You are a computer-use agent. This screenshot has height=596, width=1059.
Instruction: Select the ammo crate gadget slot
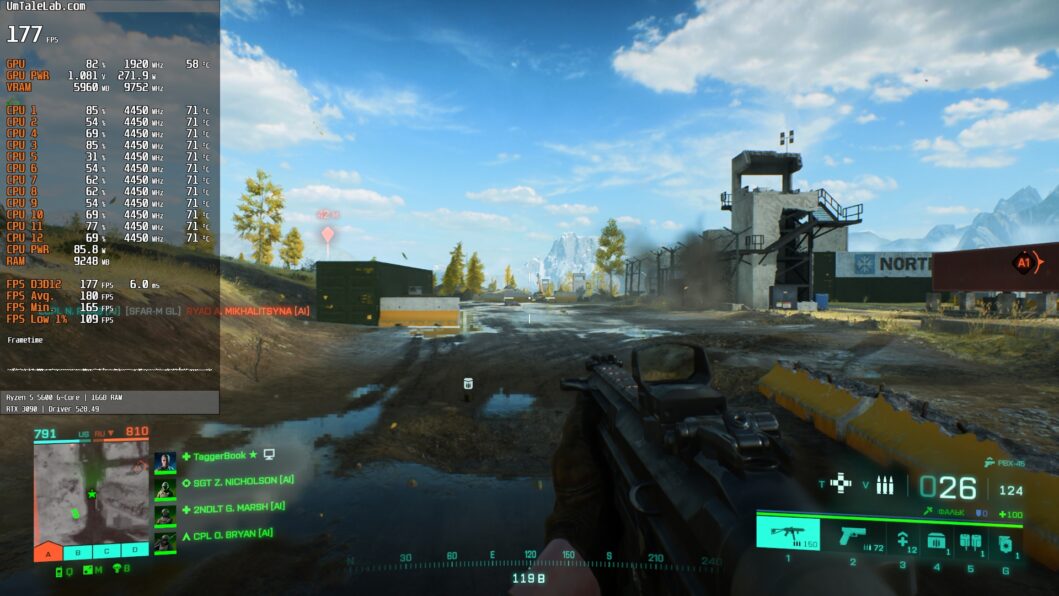[936, 541]
